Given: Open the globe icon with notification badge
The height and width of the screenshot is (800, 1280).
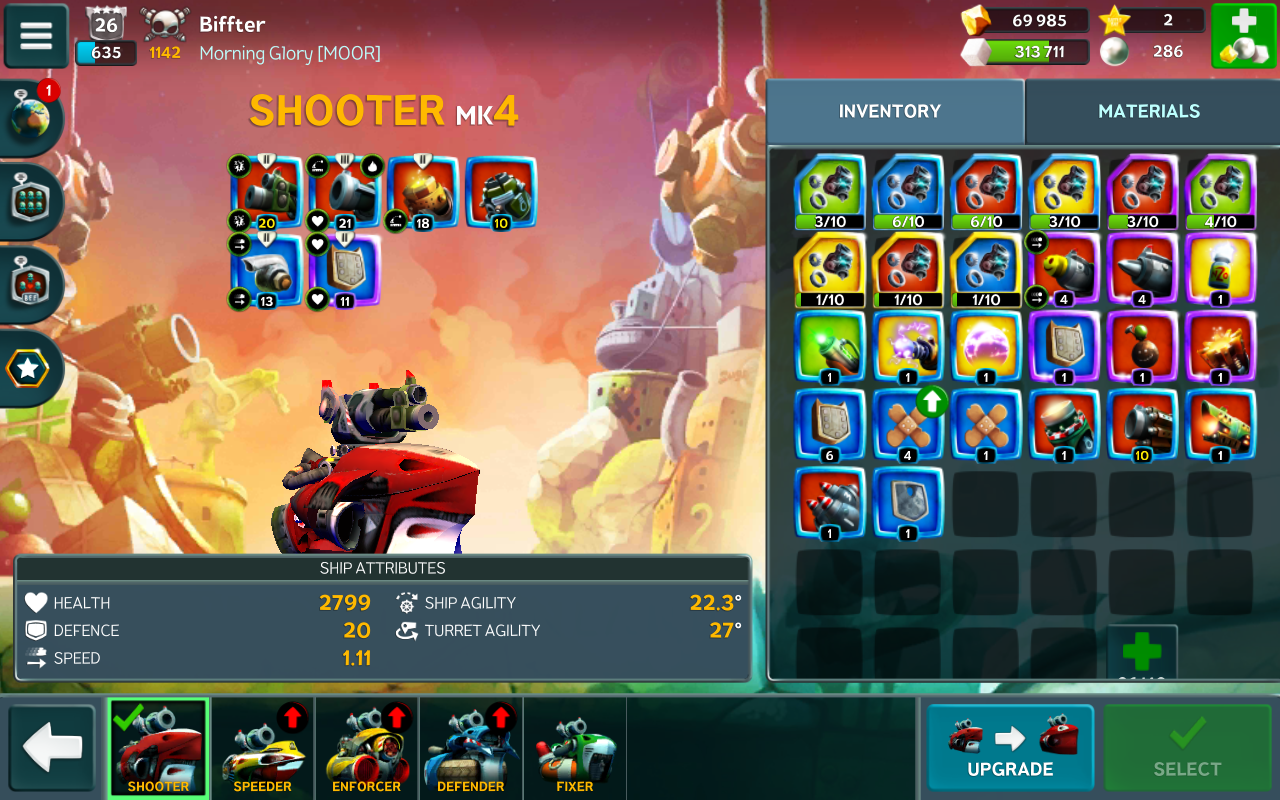Looking at the screenshot, I should [32, 117].
